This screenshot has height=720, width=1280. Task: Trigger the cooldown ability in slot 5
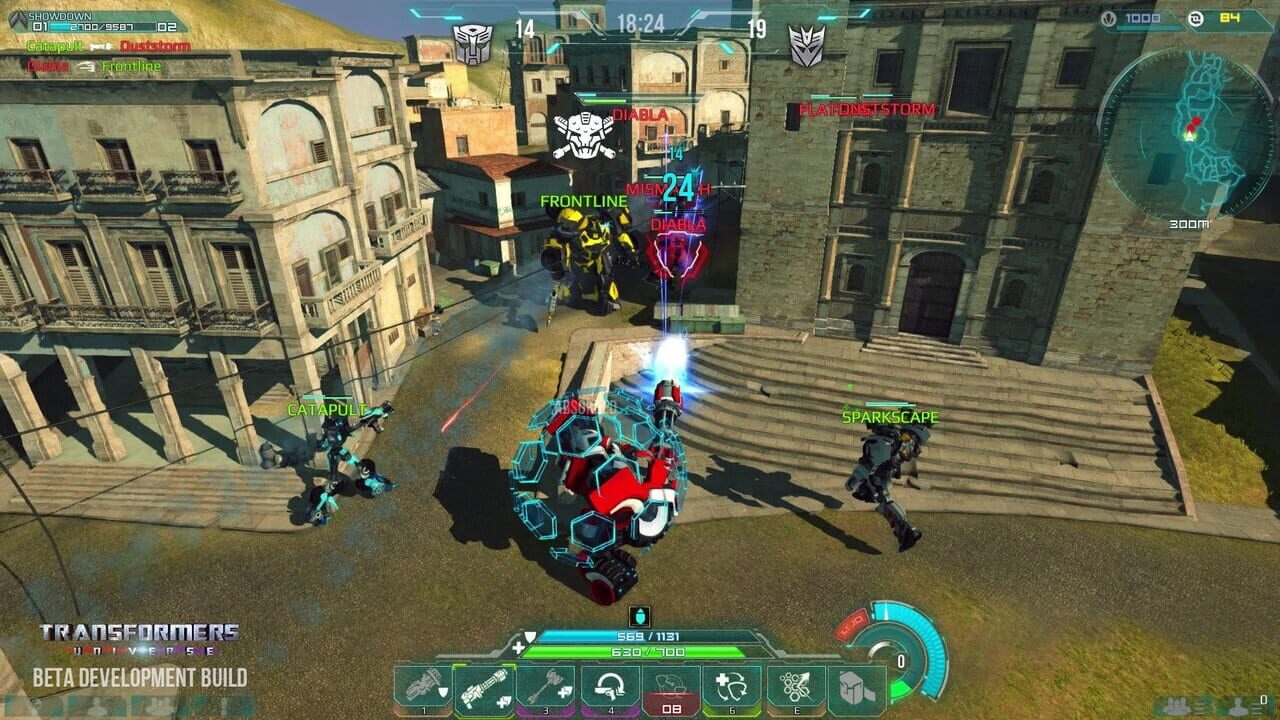pos(670,688)
